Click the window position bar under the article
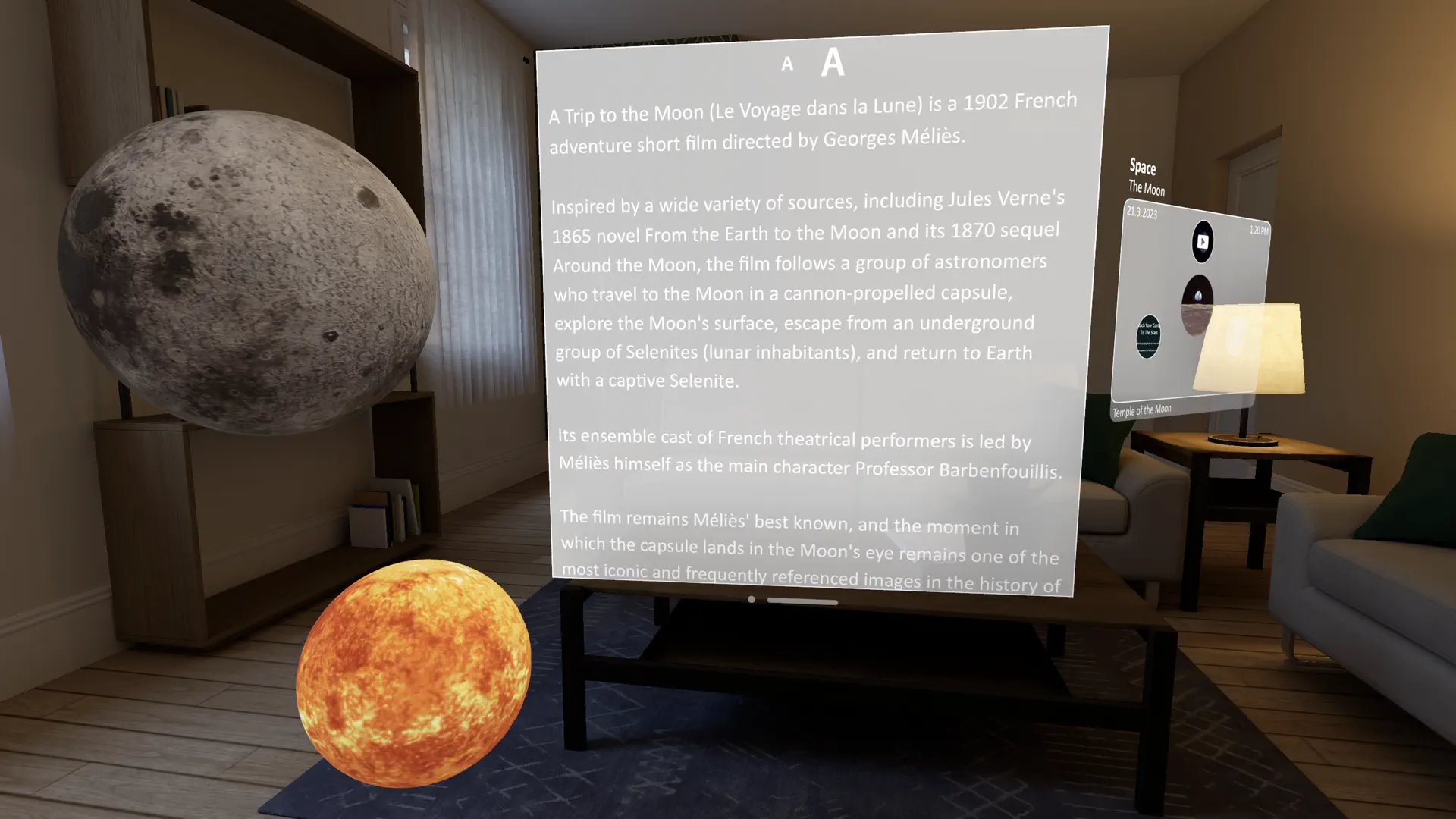Image resolution: width=1456 pixels, height=819 pixels. pyautogui.click(x=802, y=599)
